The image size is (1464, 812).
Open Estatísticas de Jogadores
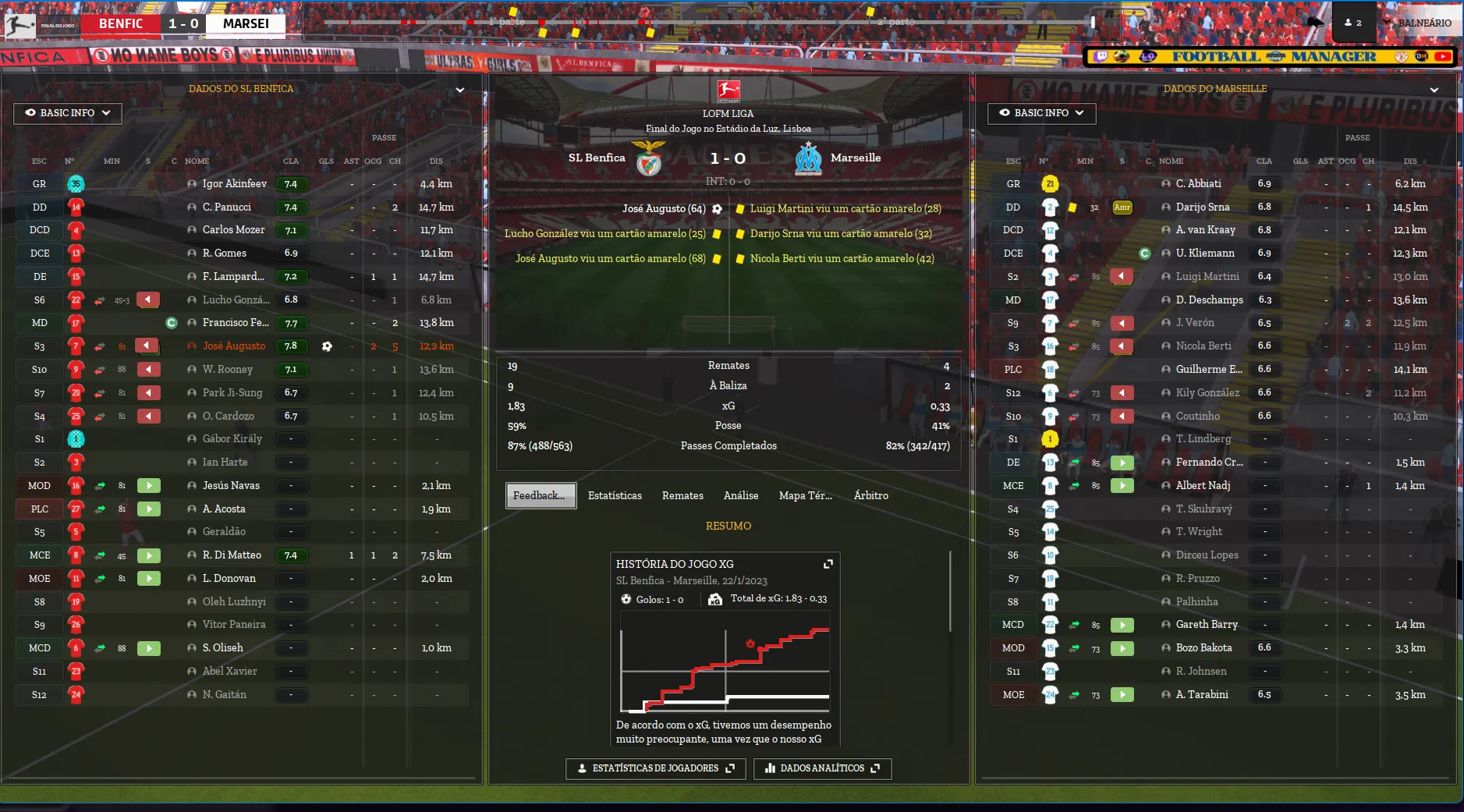tap(656, 768)
